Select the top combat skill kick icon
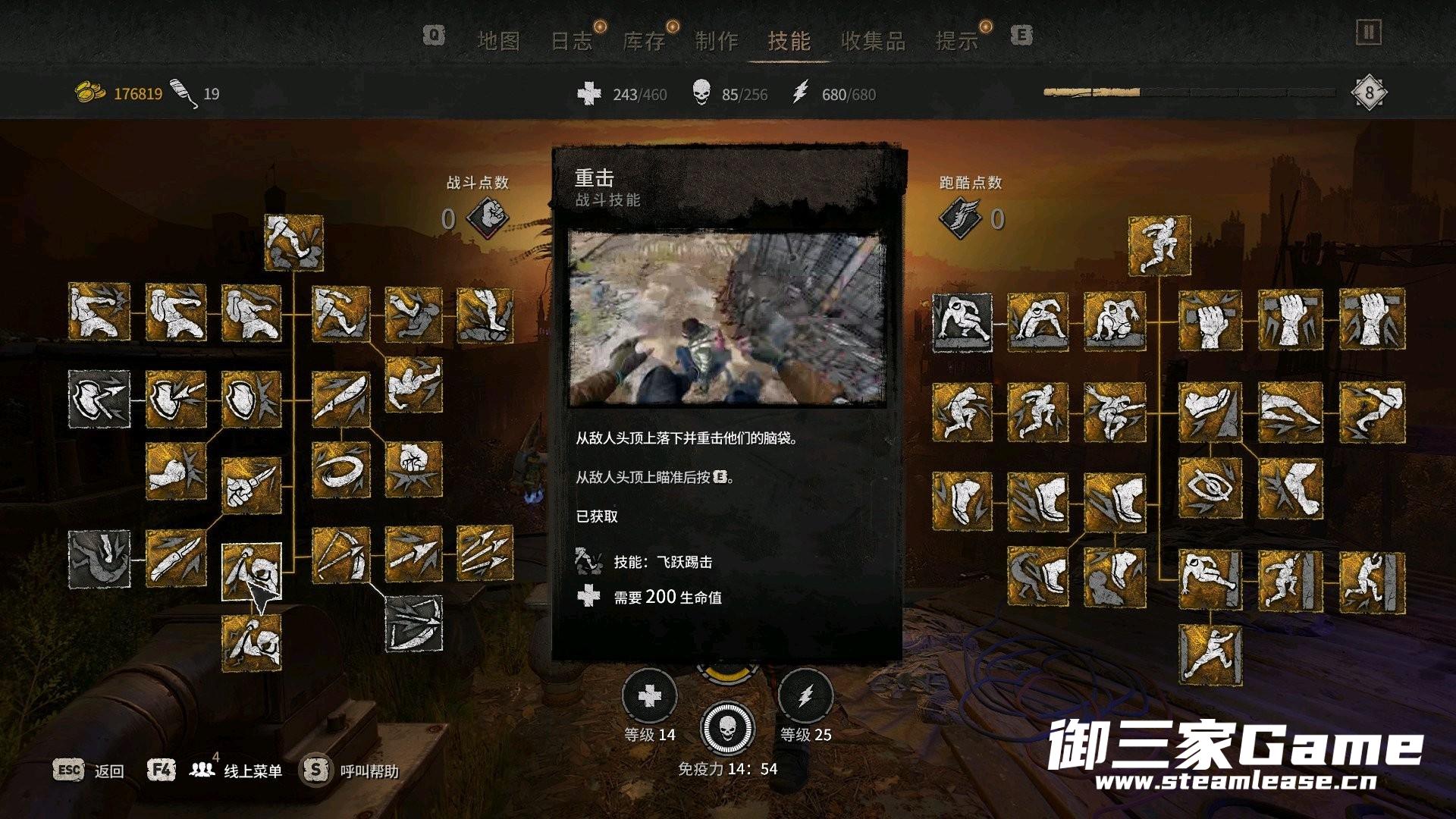This screenshot has height=819, width=1456. pyautogui.click(x=294, y=243)
